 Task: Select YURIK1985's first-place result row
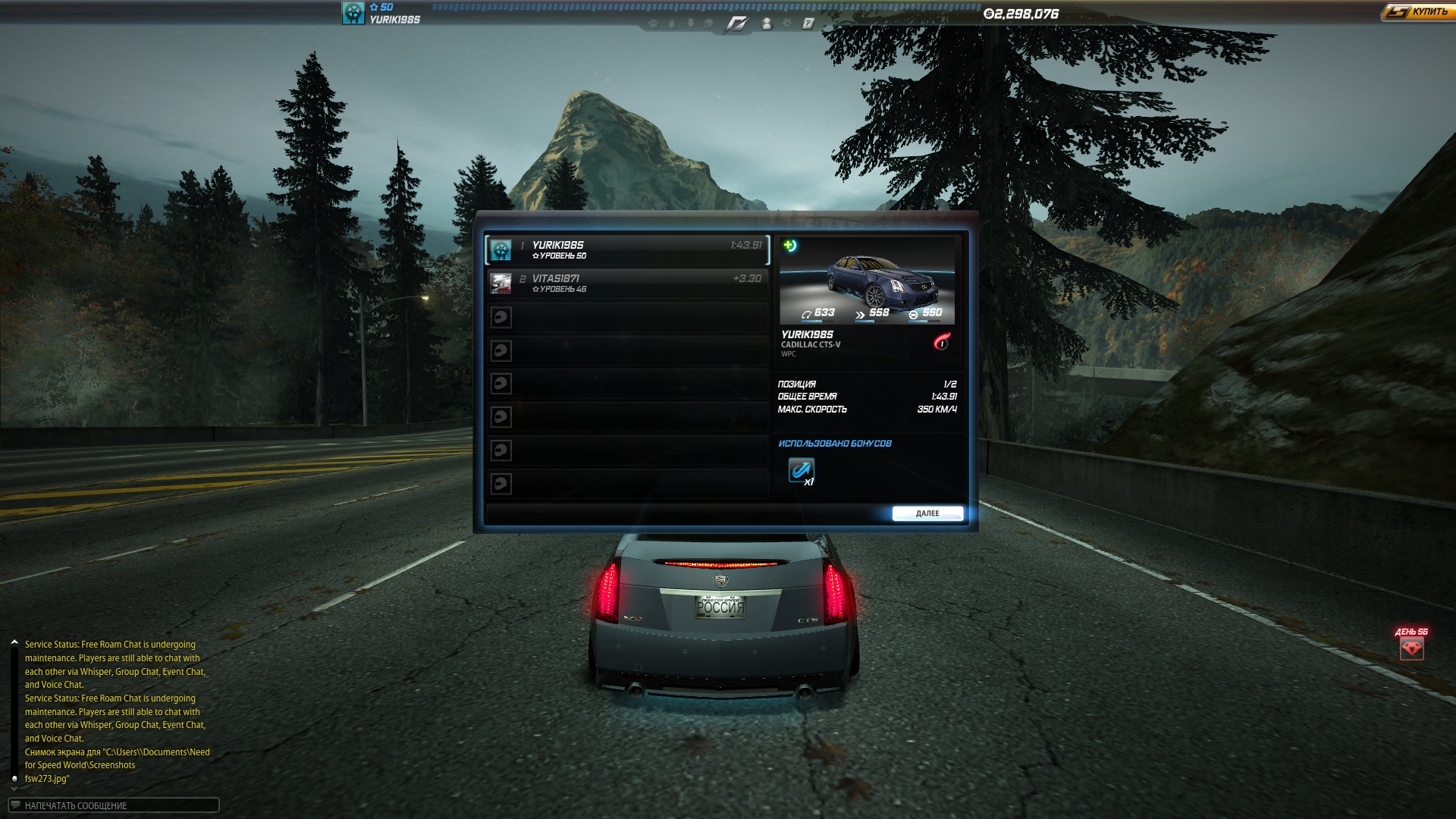[627, 250]
